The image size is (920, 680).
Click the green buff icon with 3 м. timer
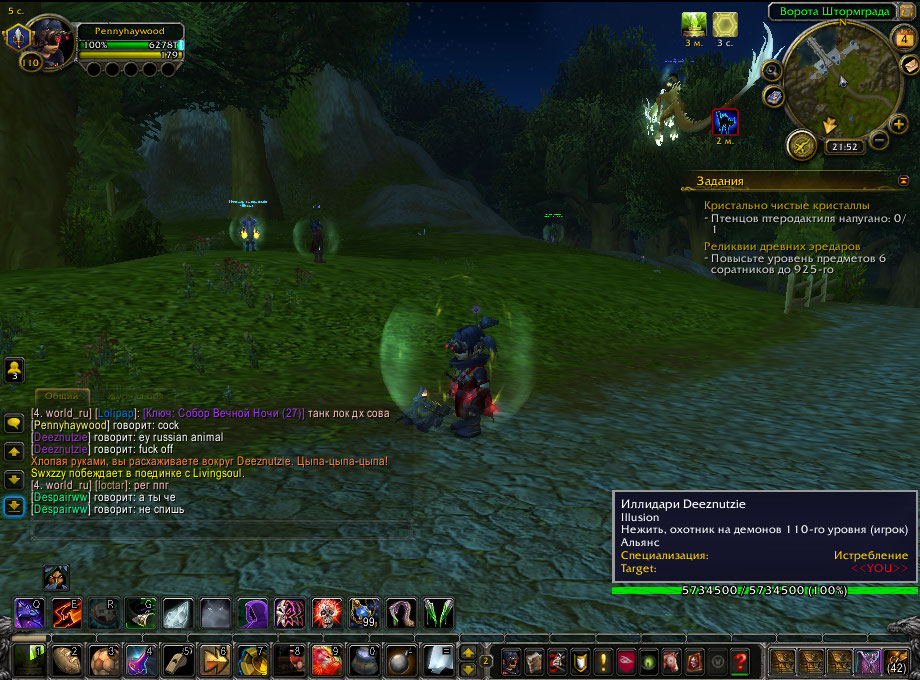[x=694, y=24]
